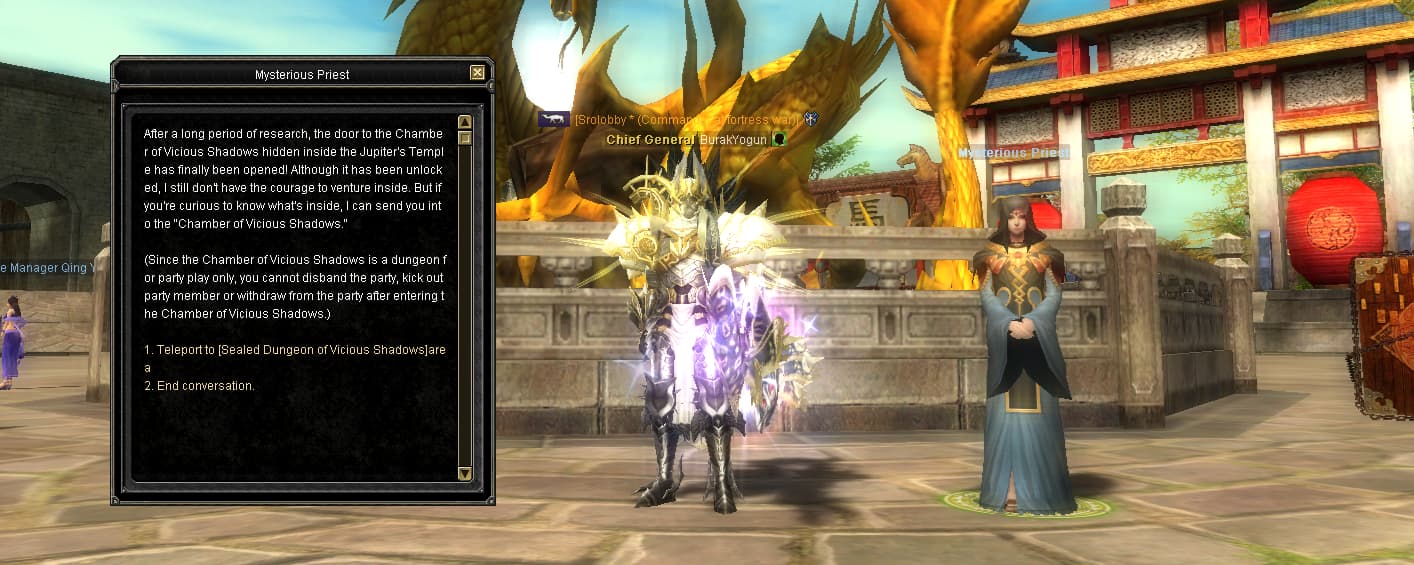Choose the End conversation option
The height and width of the screenshot is (565, 1414).
click(200, 385)
